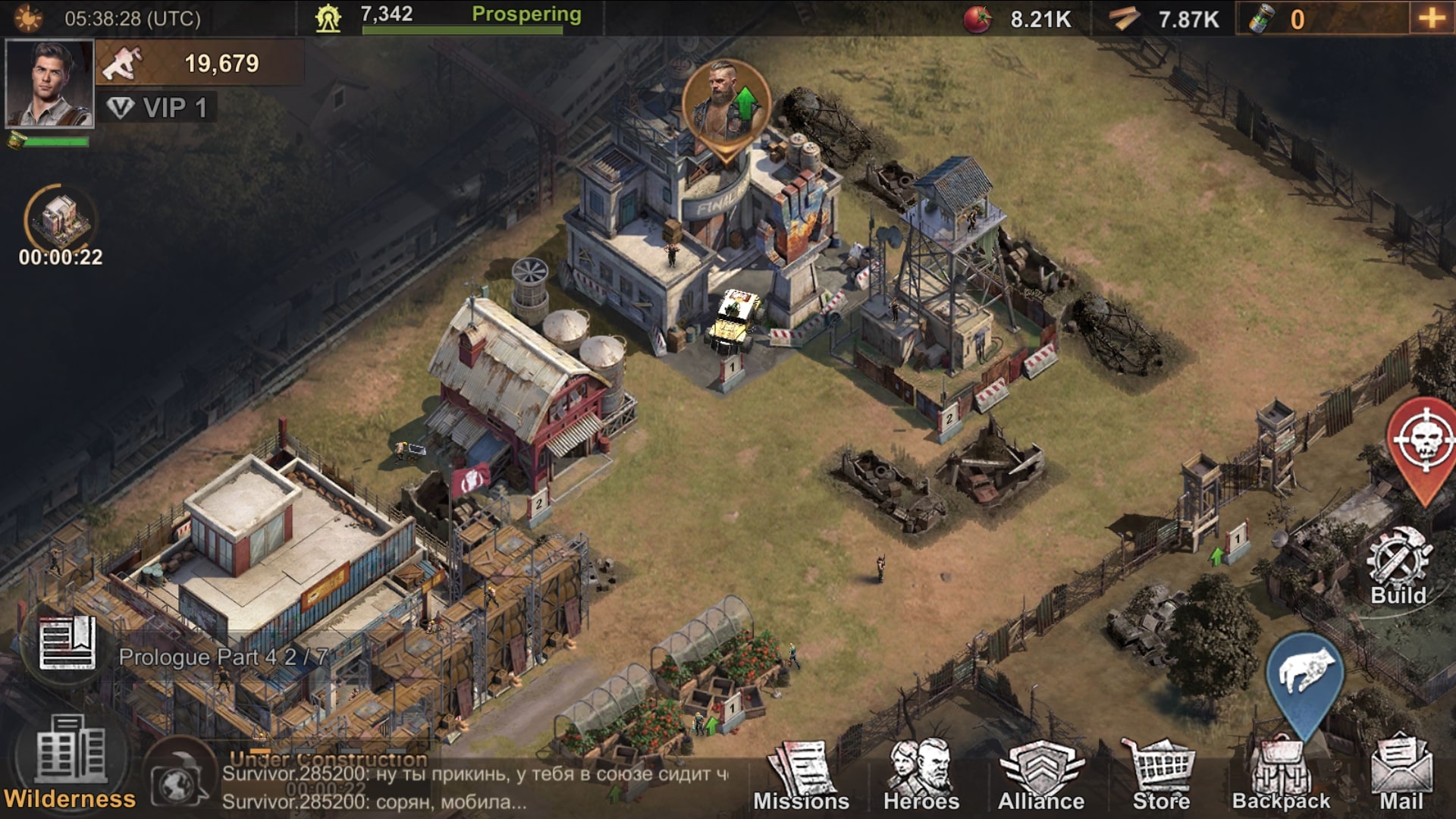Open the Mail inbox
The image size is (1456, 819).
[1401, 777]
